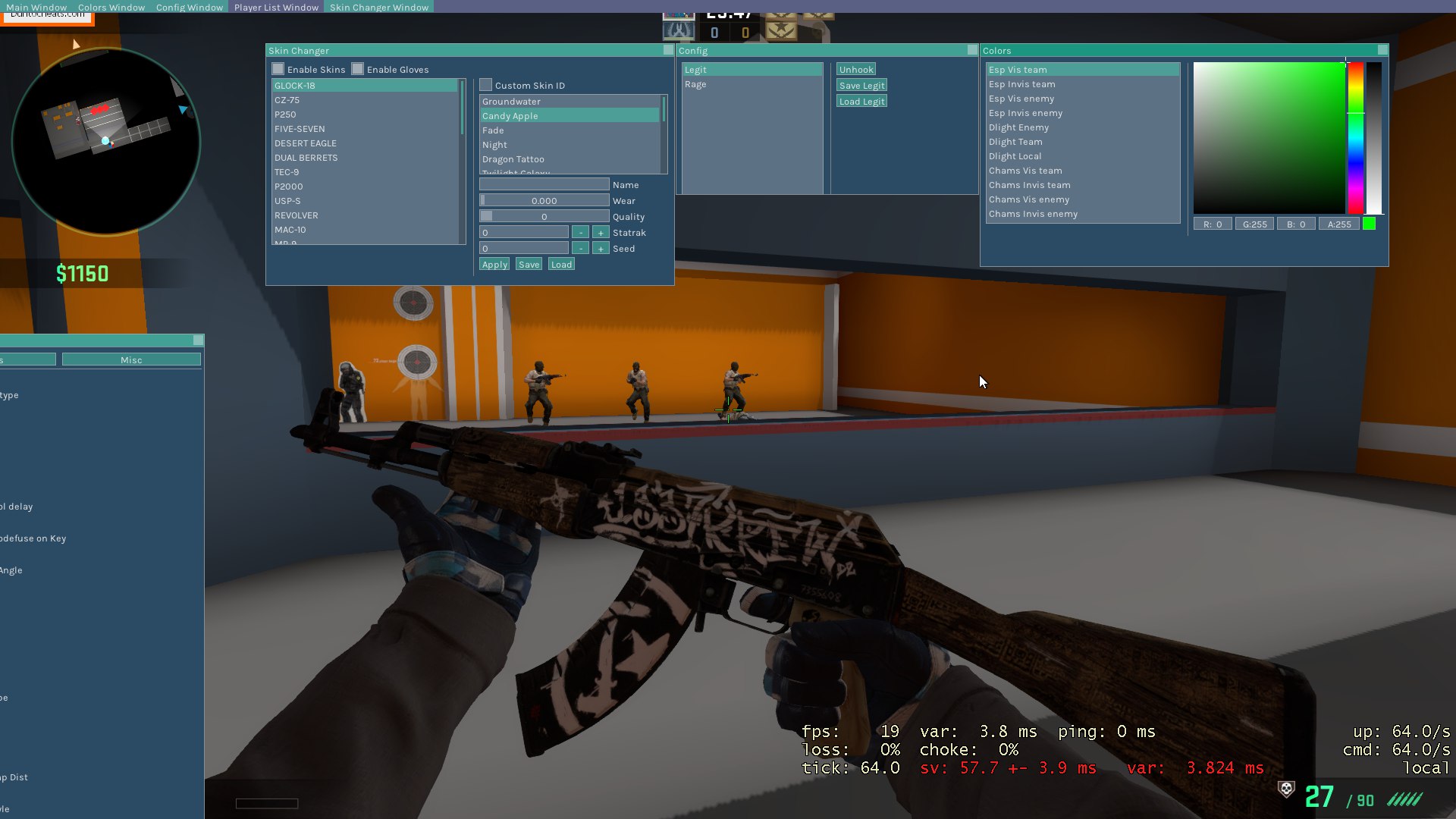
Task: Switch to Player List Window tab
Action: (x=276, y=7)
